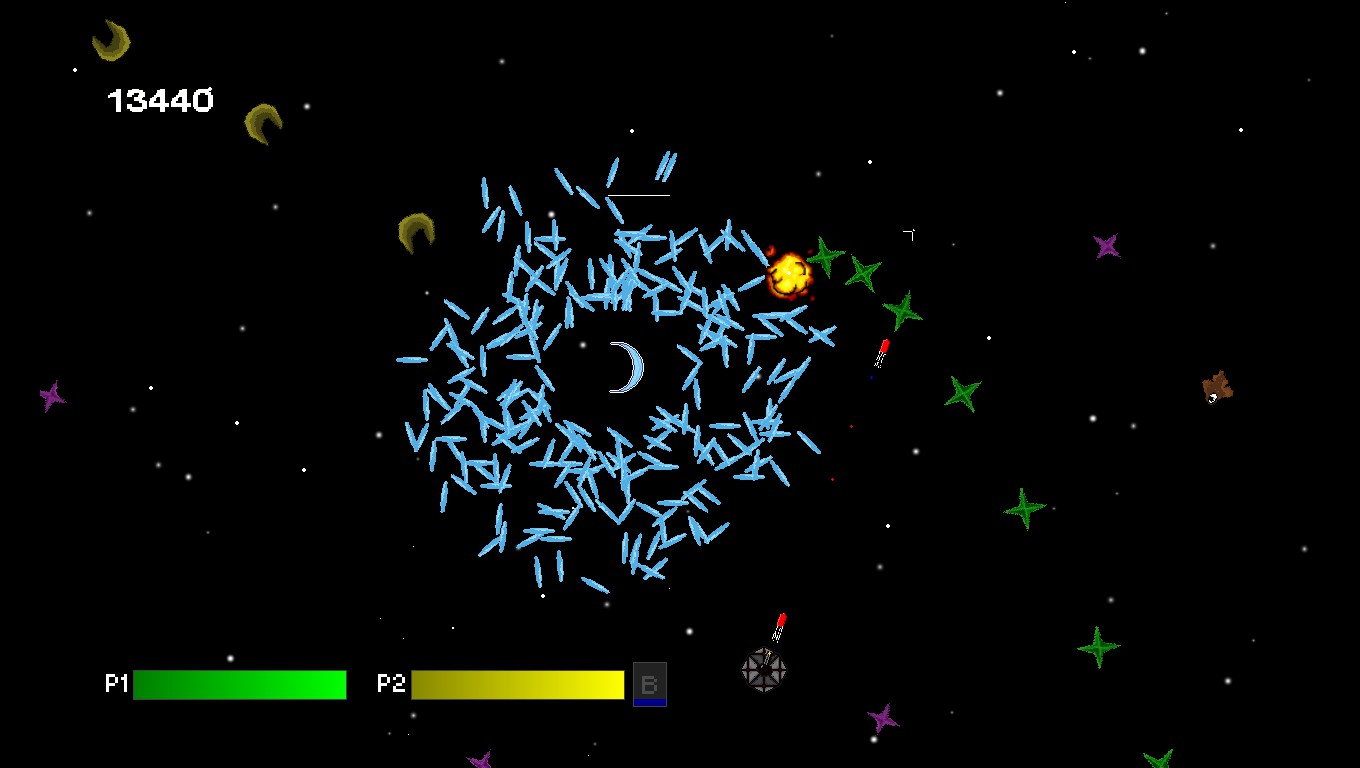This screenshot has width=1360, height=768.
Task: Click the topmost yellow crescent enemy
Action: coord(112,42)
